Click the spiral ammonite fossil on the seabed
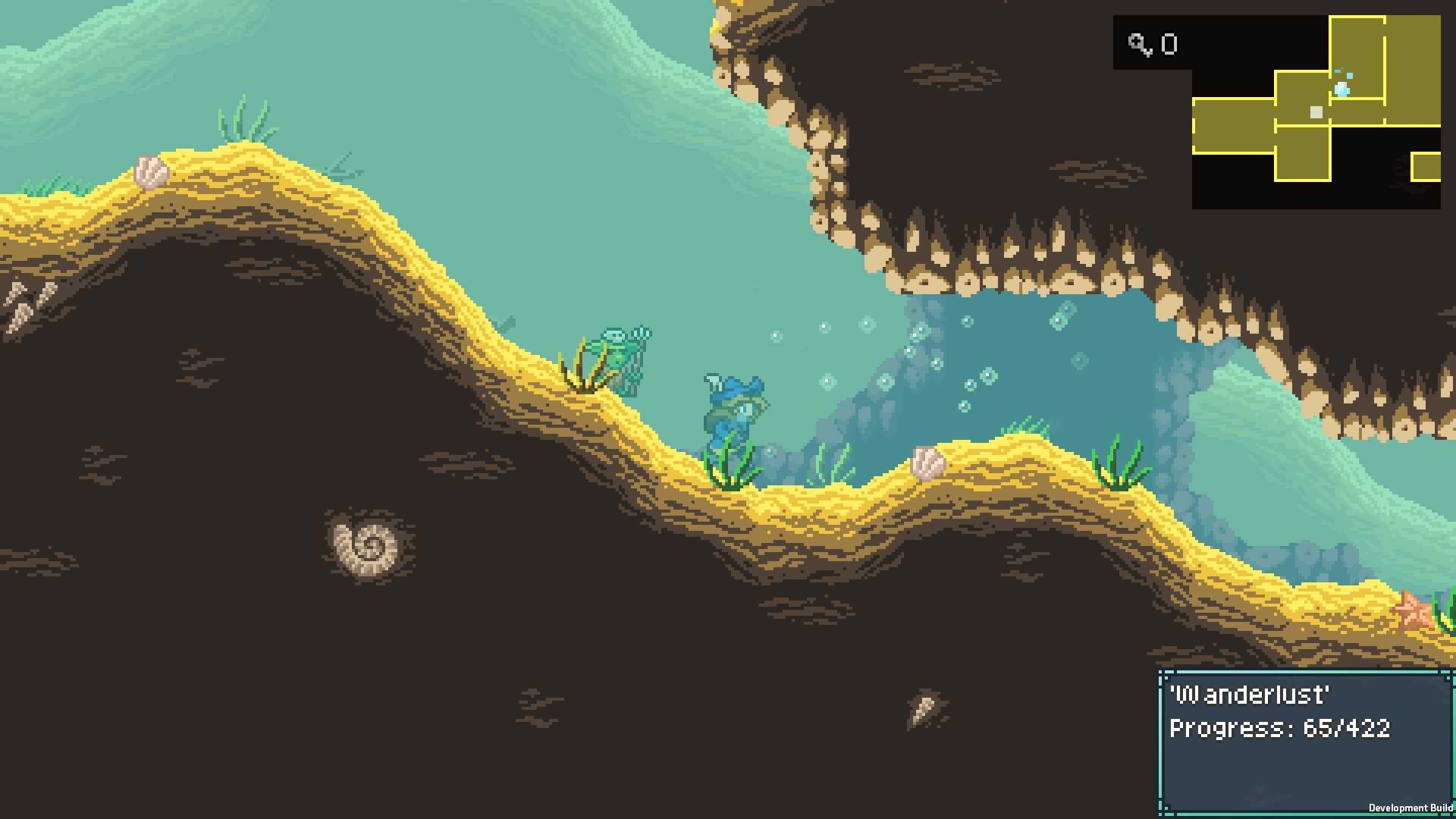Image resolution: width=1456 pixels, height=819 pixels. (x=367, y=548)
